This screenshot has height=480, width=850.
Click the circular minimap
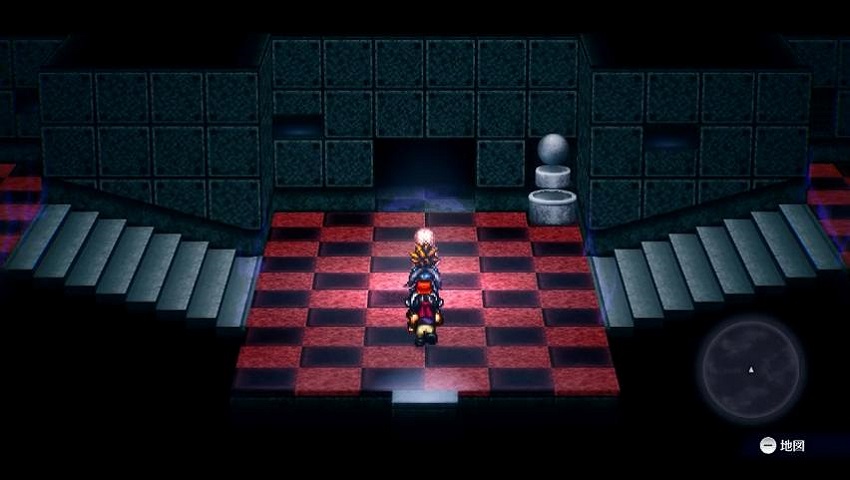pyautogui.click(x=751, y=369)
